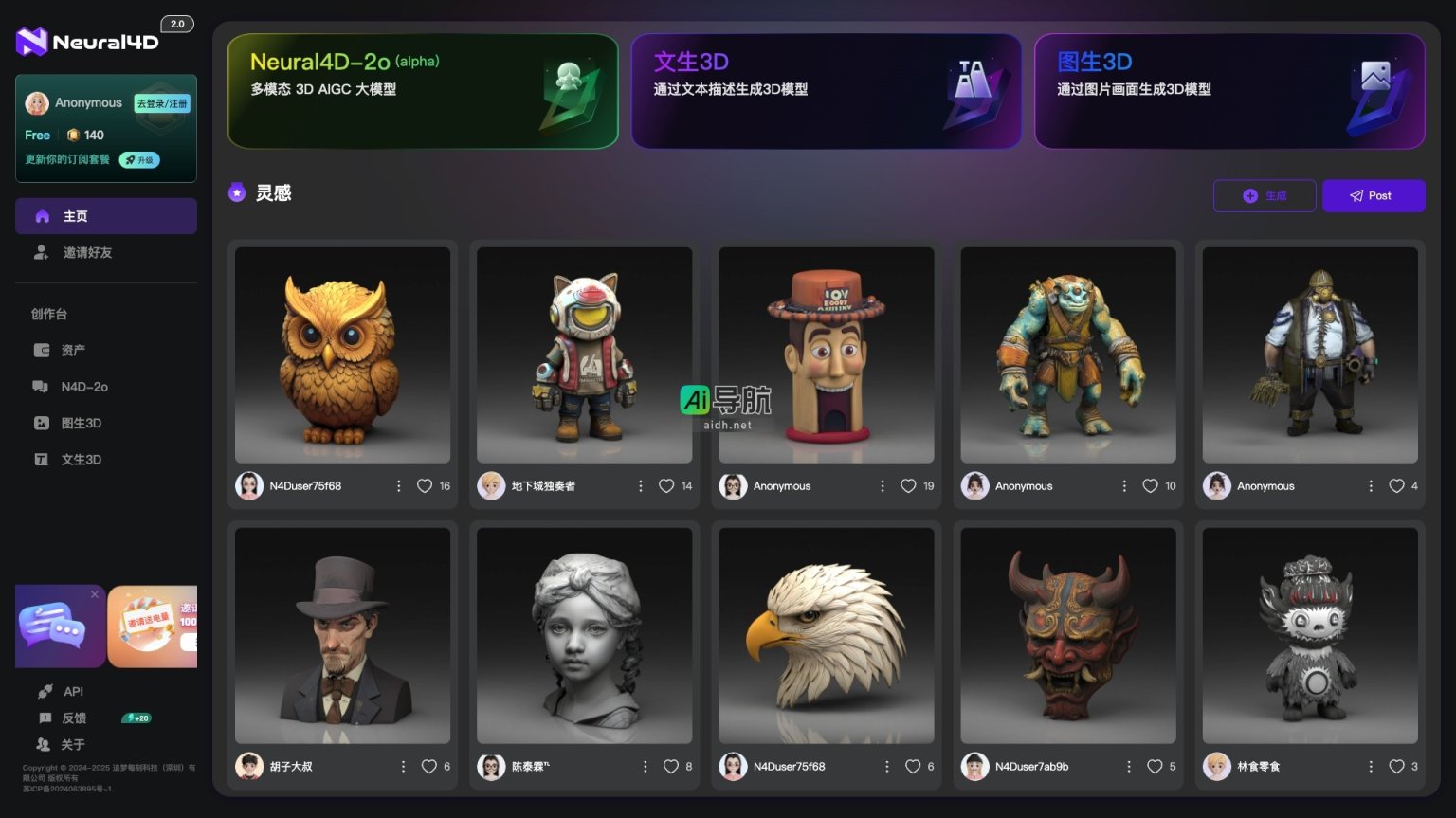
Task: Like the eagle head model by N4Duser75f68
Action: [x=914, y=766]
